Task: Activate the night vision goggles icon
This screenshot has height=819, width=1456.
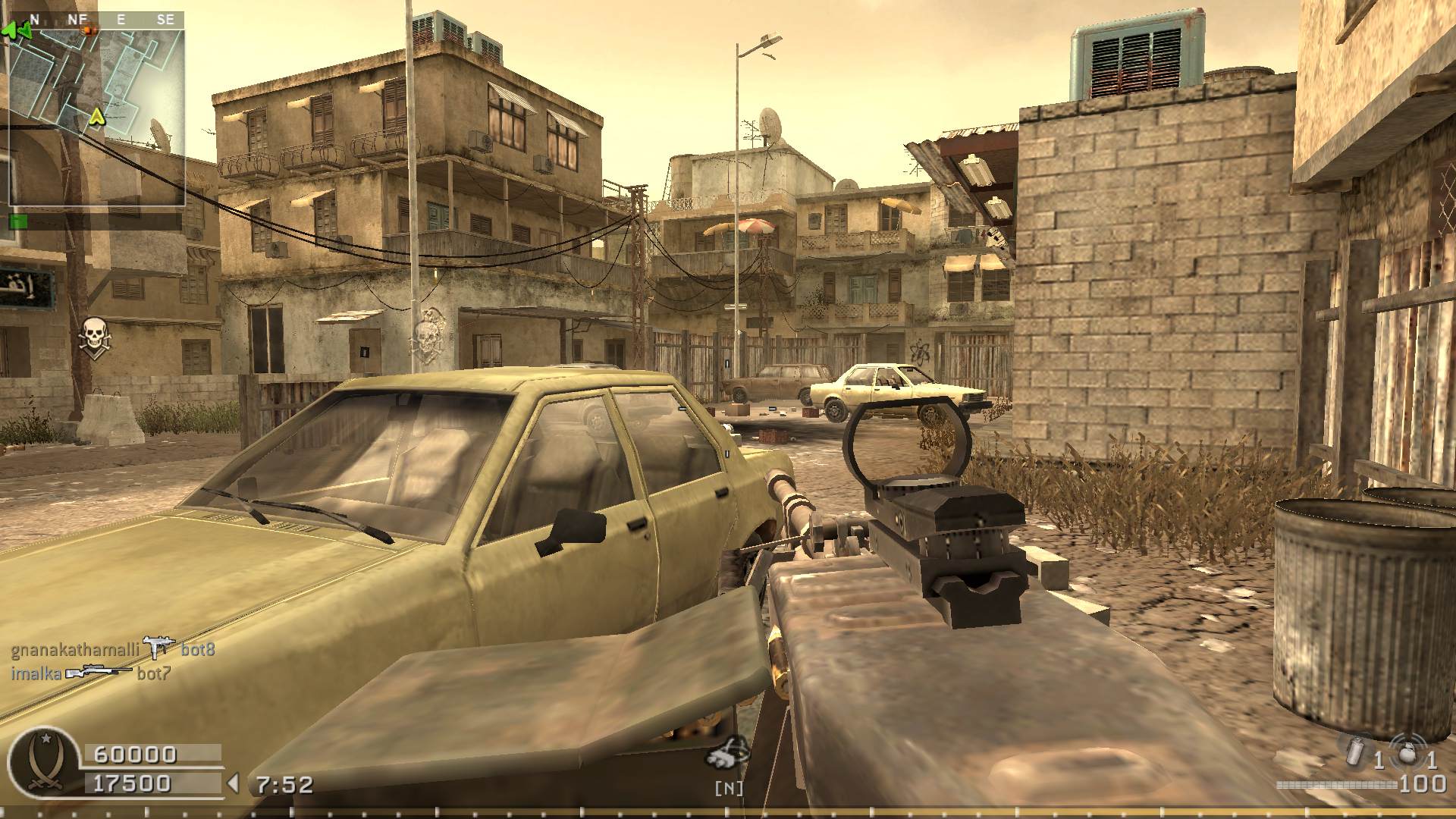Action: [728, 754]
